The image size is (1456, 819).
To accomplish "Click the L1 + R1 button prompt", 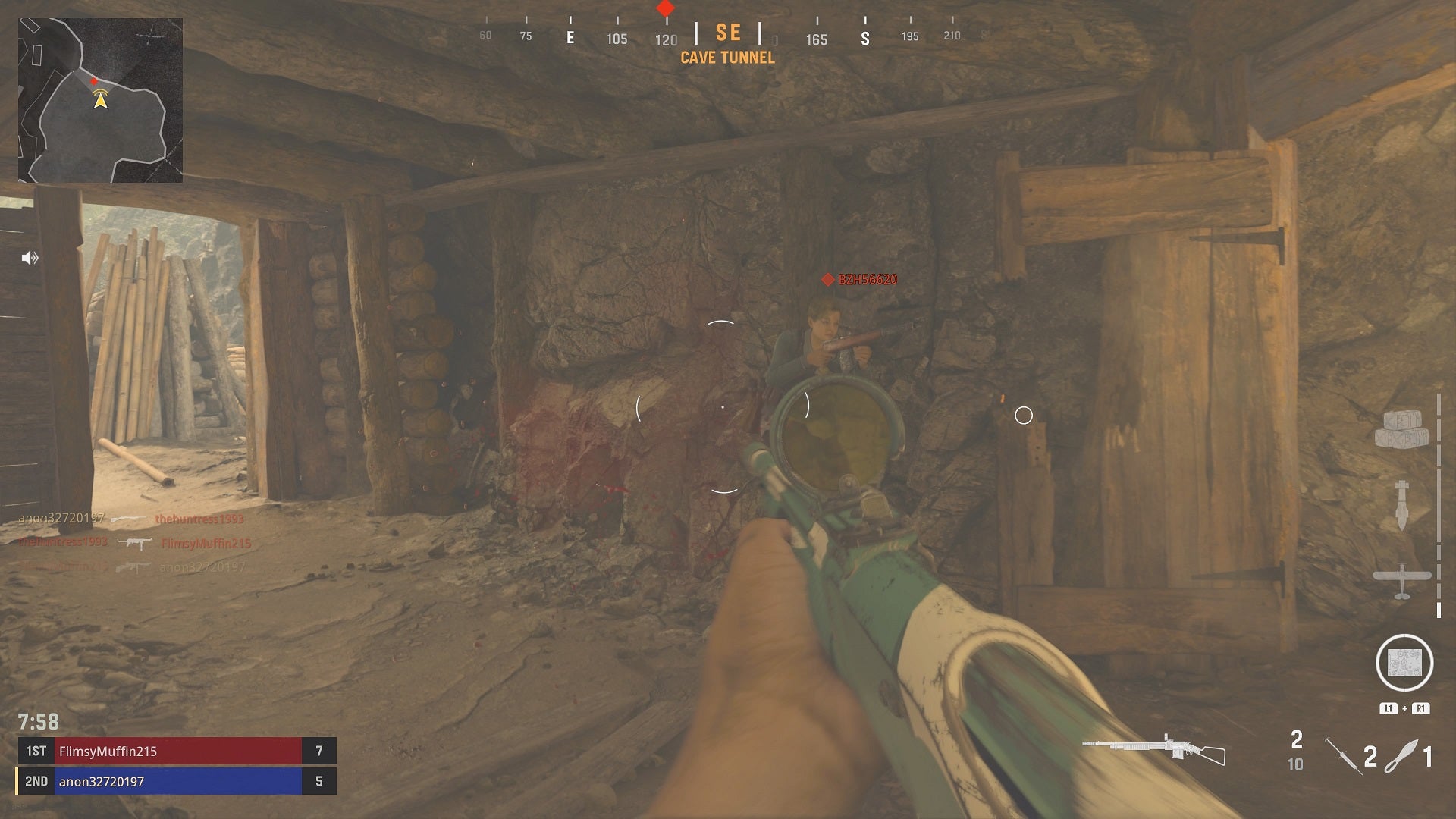I will click(1403, 707).
